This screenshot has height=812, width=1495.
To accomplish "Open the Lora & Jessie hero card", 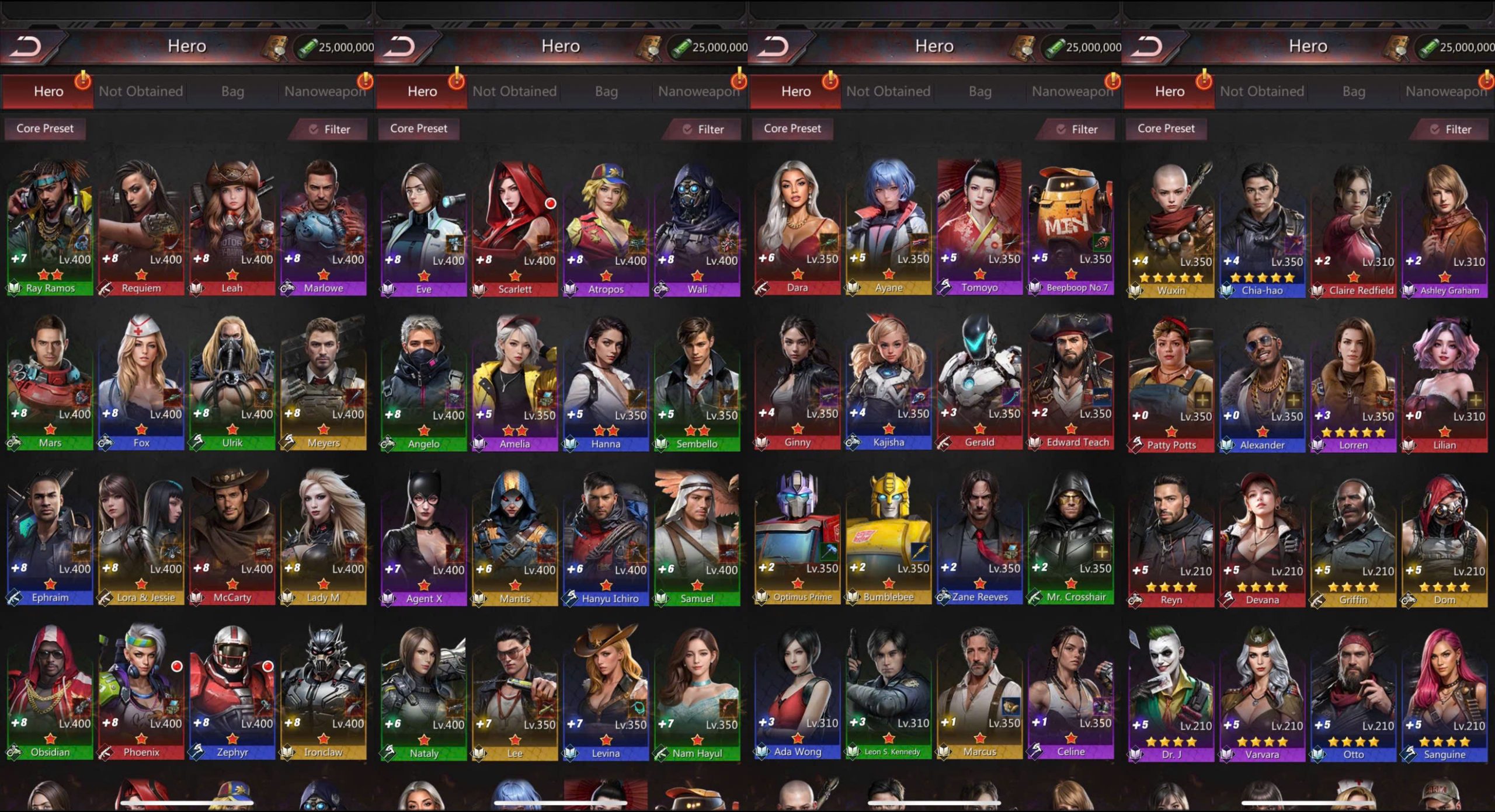I will [x=141, y=537].
